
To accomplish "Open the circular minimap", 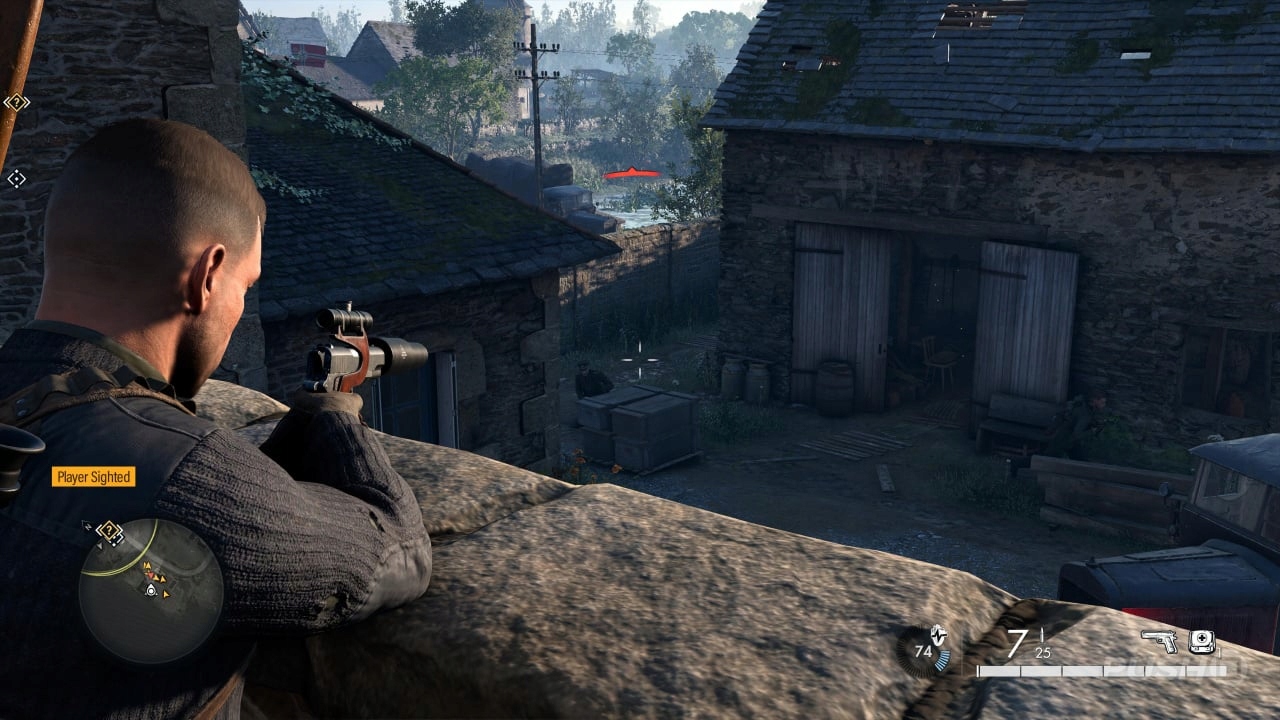I will coord(151,591).
